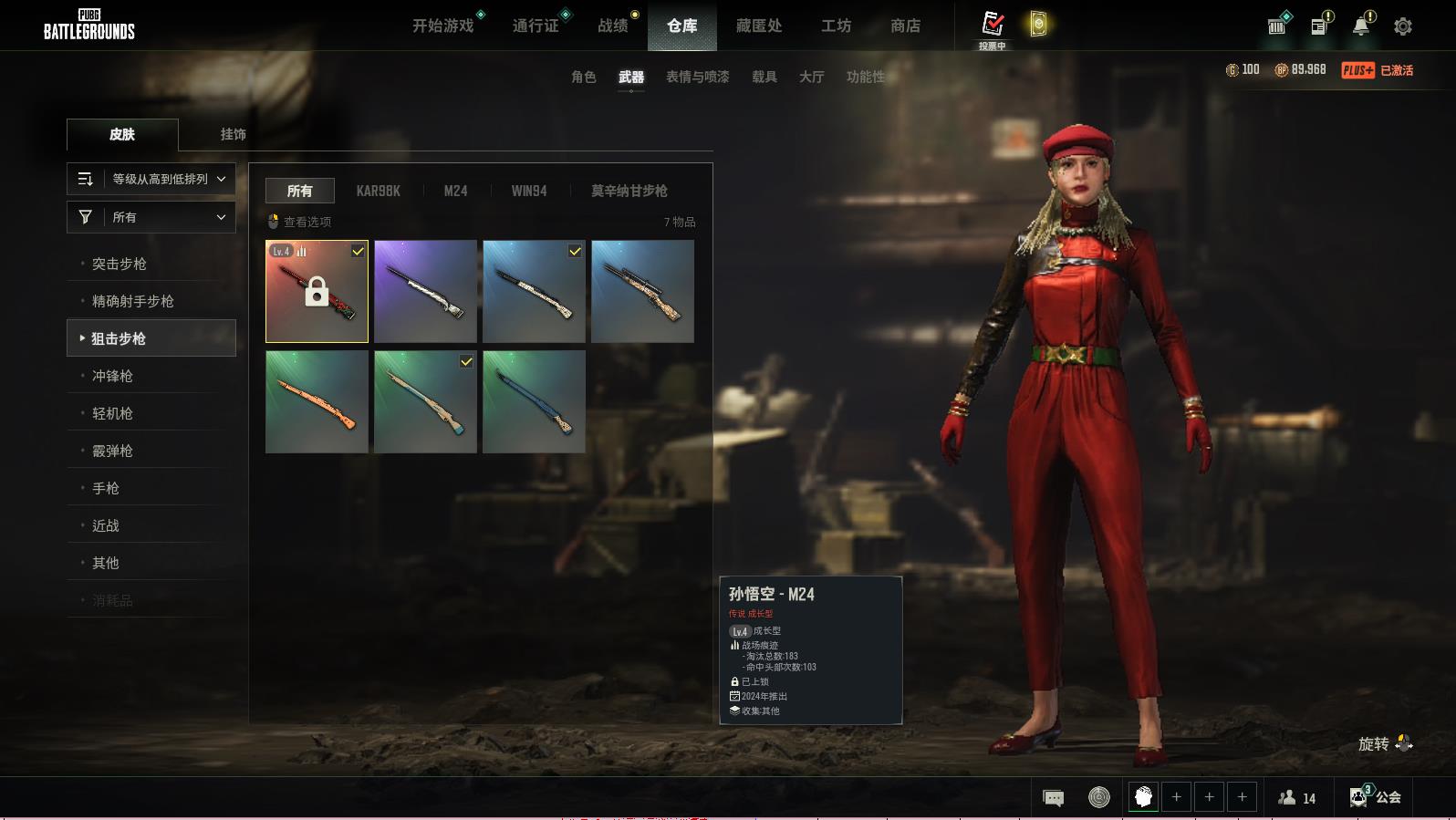Filter skins by 莫辛纳甘步枪
This screenshot has height=820, width=1456.
click(x=629, y=191)
